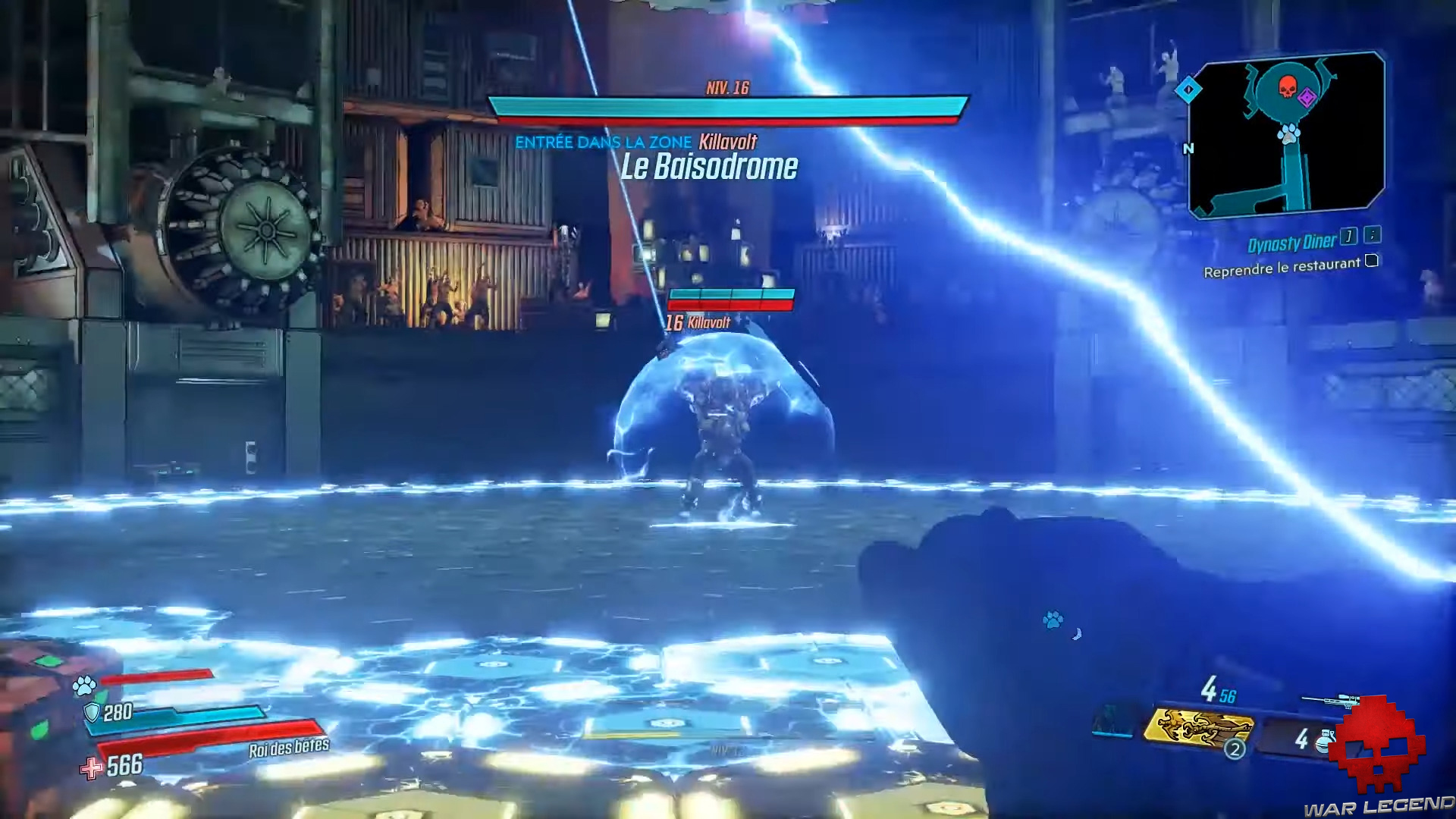This screenshot has width=1456, height=819.
Task: Select the paw print icon on the minimap
Action: point(1288,133)
